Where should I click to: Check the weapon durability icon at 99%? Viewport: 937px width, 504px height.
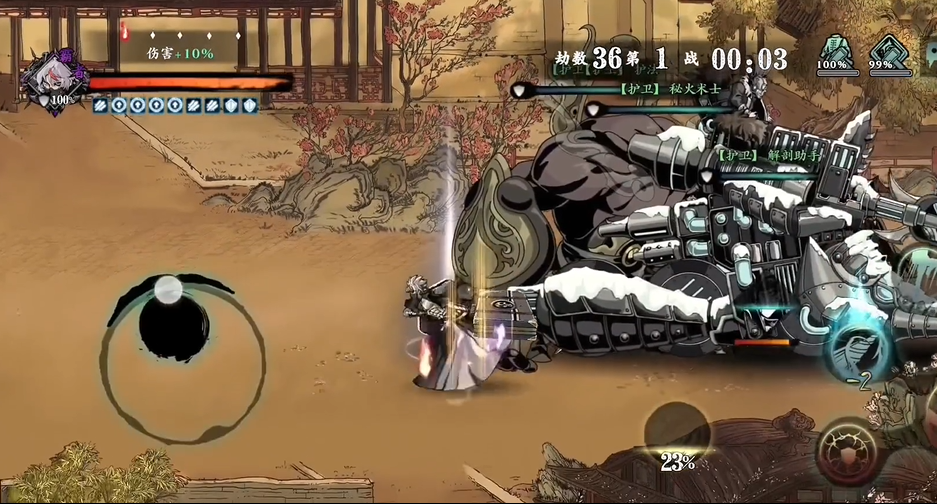881,50
